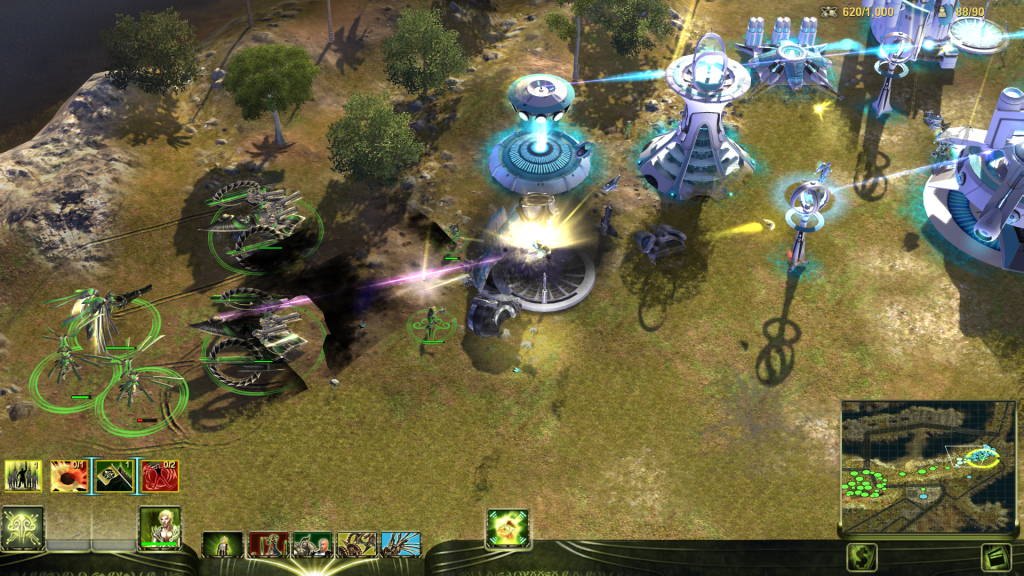Select the spiked aircraft on blue icon
This screenshot has width=1024, height=576.
pos(401,545)
